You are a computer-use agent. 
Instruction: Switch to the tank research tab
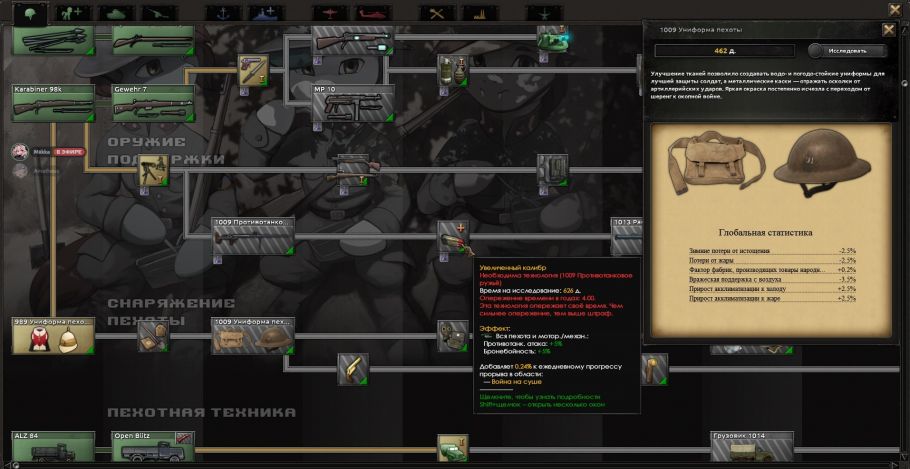(115, 13)
